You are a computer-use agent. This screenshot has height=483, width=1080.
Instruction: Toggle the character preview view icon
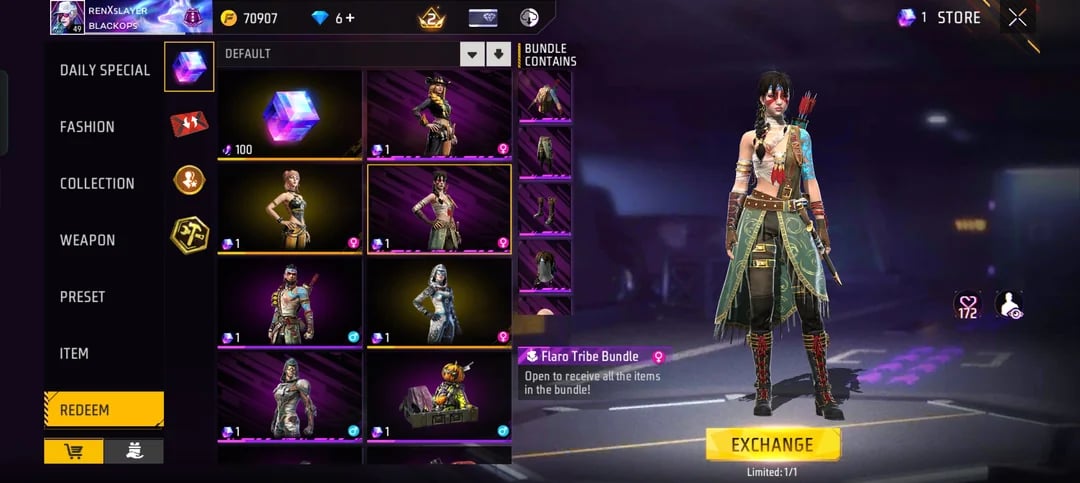point(1009,305)
